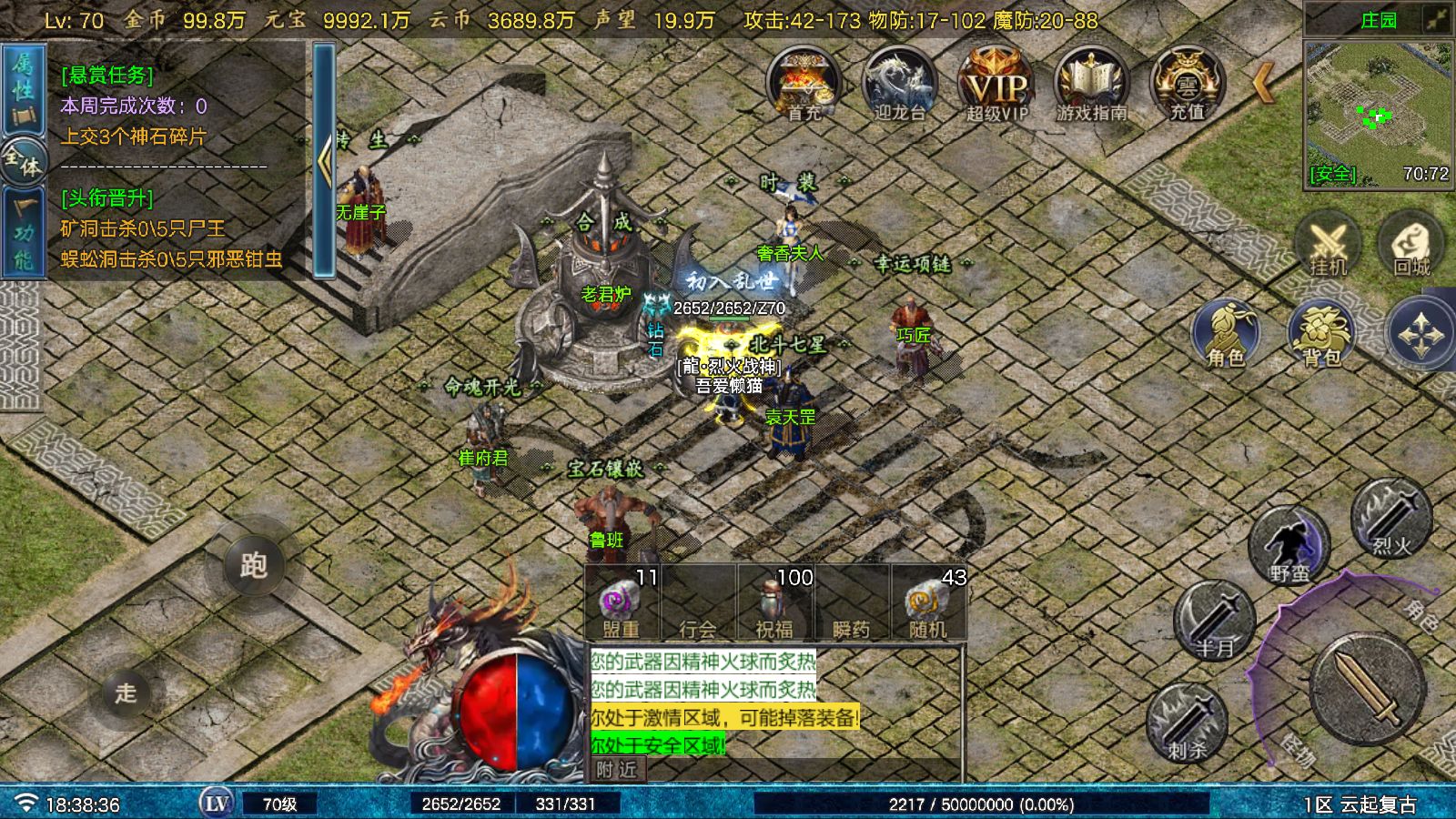Image resolution: width=1456 pixels, height=819 pixels.
Task: Open the 超级VIP menu
Action: coord(996,84)
